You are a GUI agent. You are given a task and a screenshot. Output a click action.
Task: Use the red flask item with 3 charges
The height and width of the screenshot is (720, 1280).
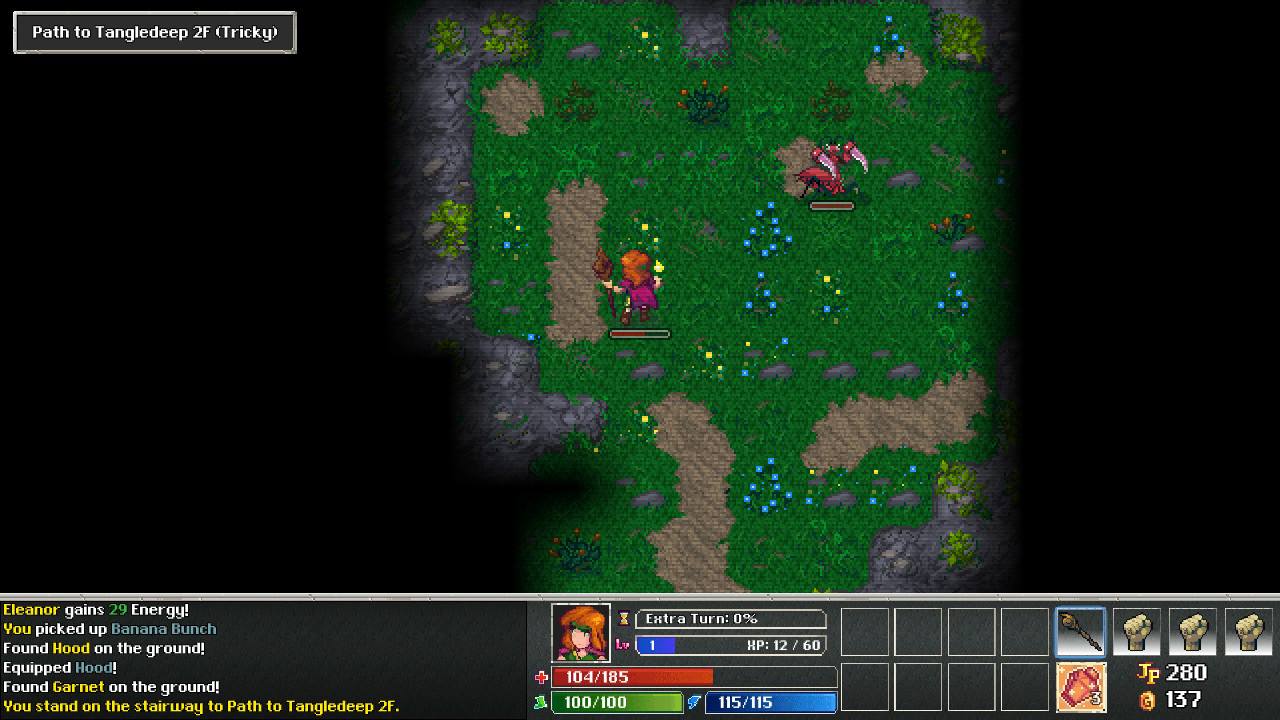pyautogui.click(x=1081, y=687)
